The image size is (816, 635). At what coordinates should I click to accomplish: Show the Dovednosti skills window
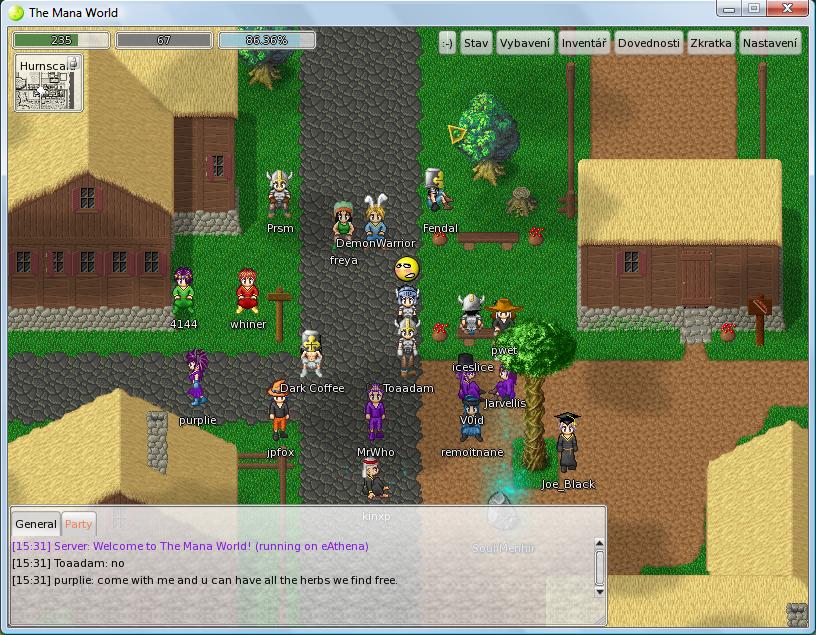tap(649, 43)
